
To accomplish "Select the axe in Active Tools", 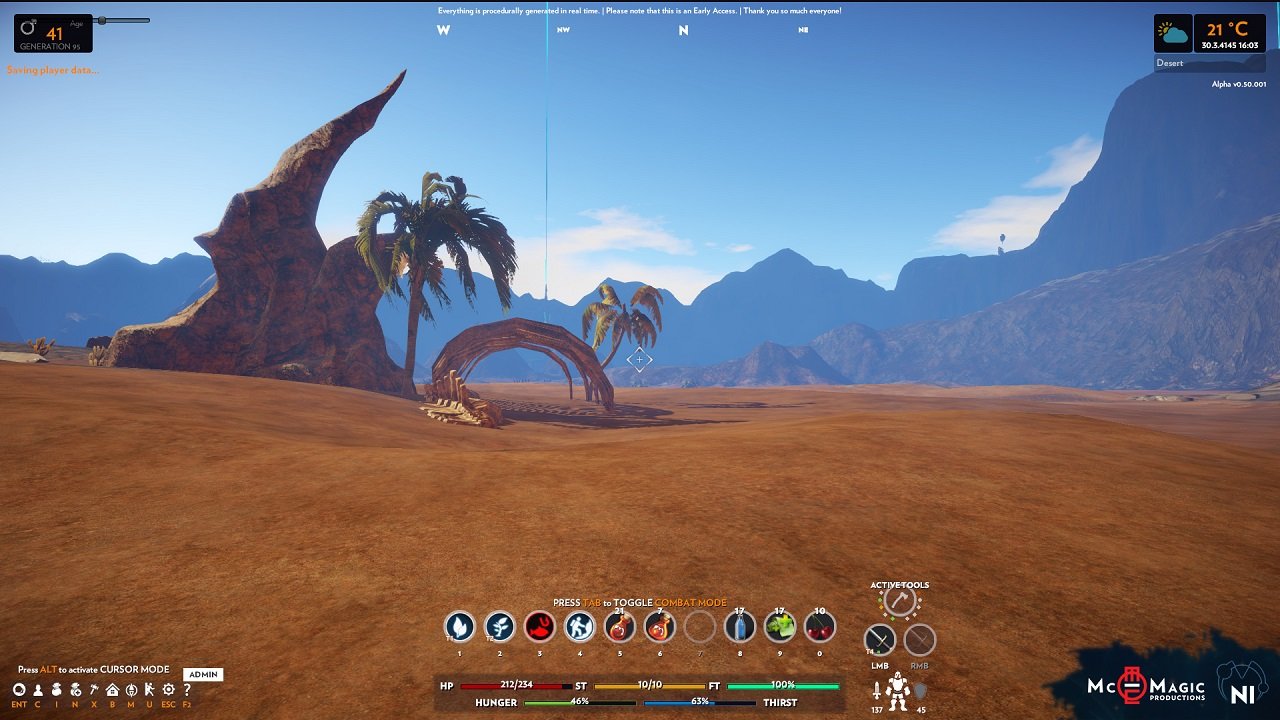I will tap(900, 601).
